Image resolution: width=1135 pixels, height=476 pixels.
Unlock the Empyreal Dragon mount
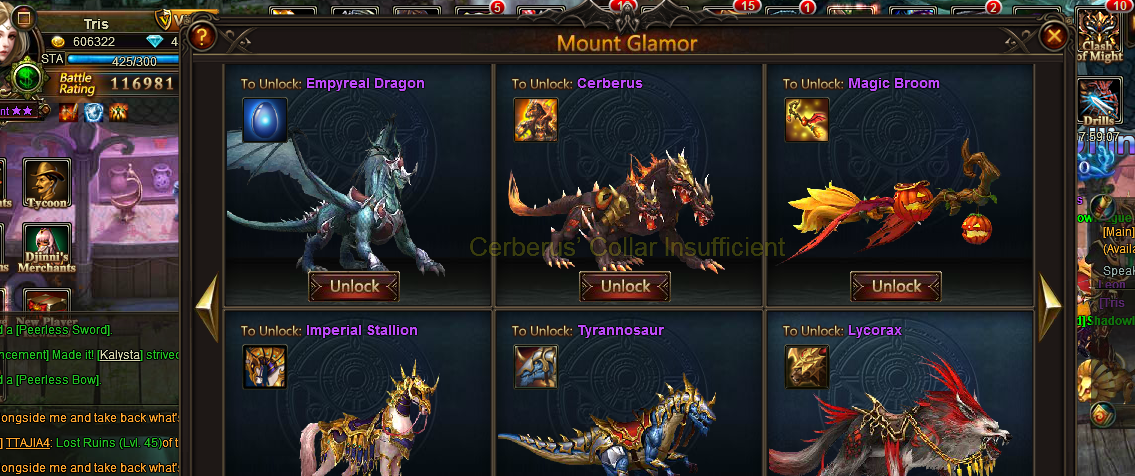point(354,286)
